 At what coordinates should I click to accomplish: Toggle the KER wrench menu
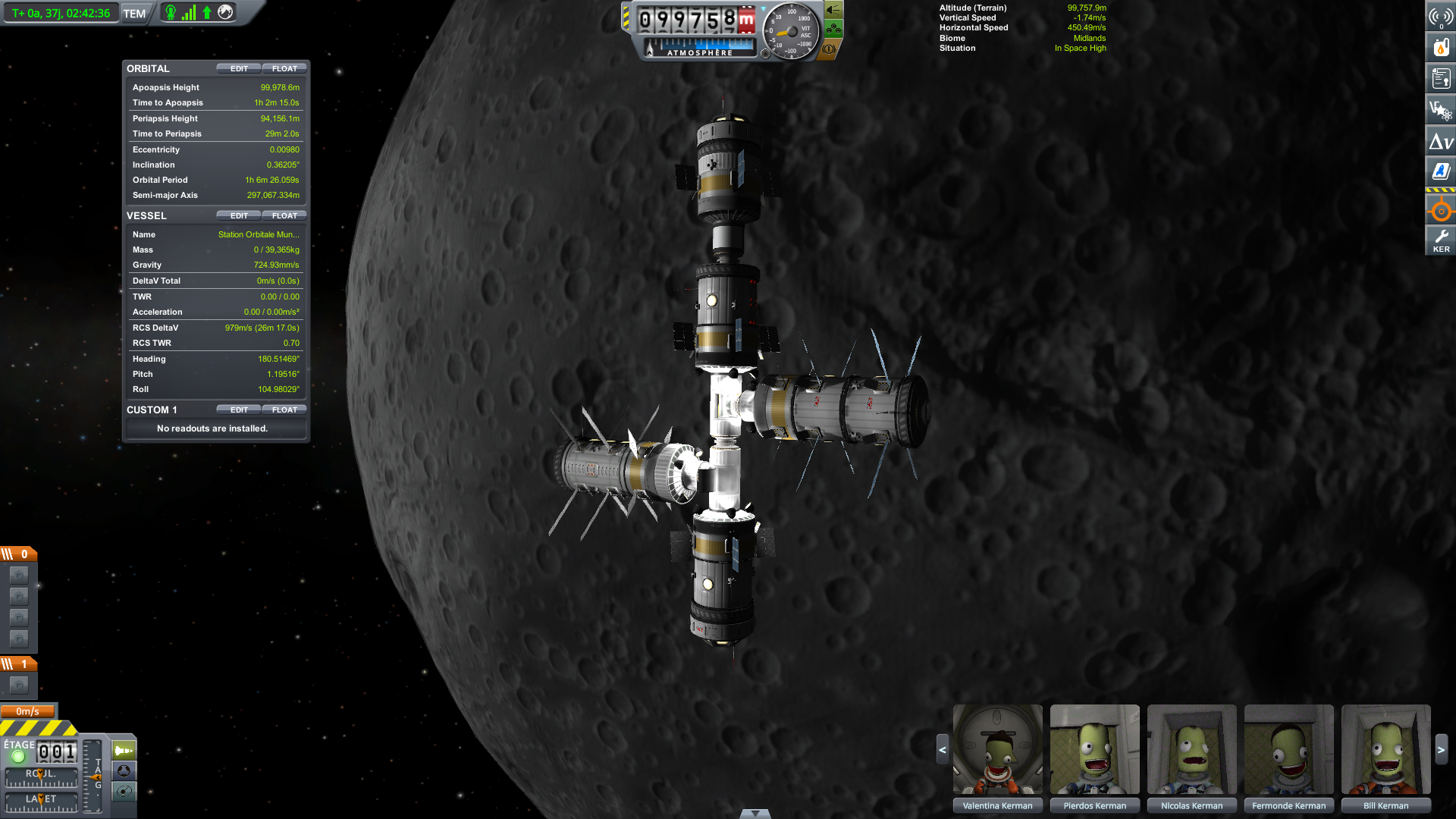point(1441,240)
